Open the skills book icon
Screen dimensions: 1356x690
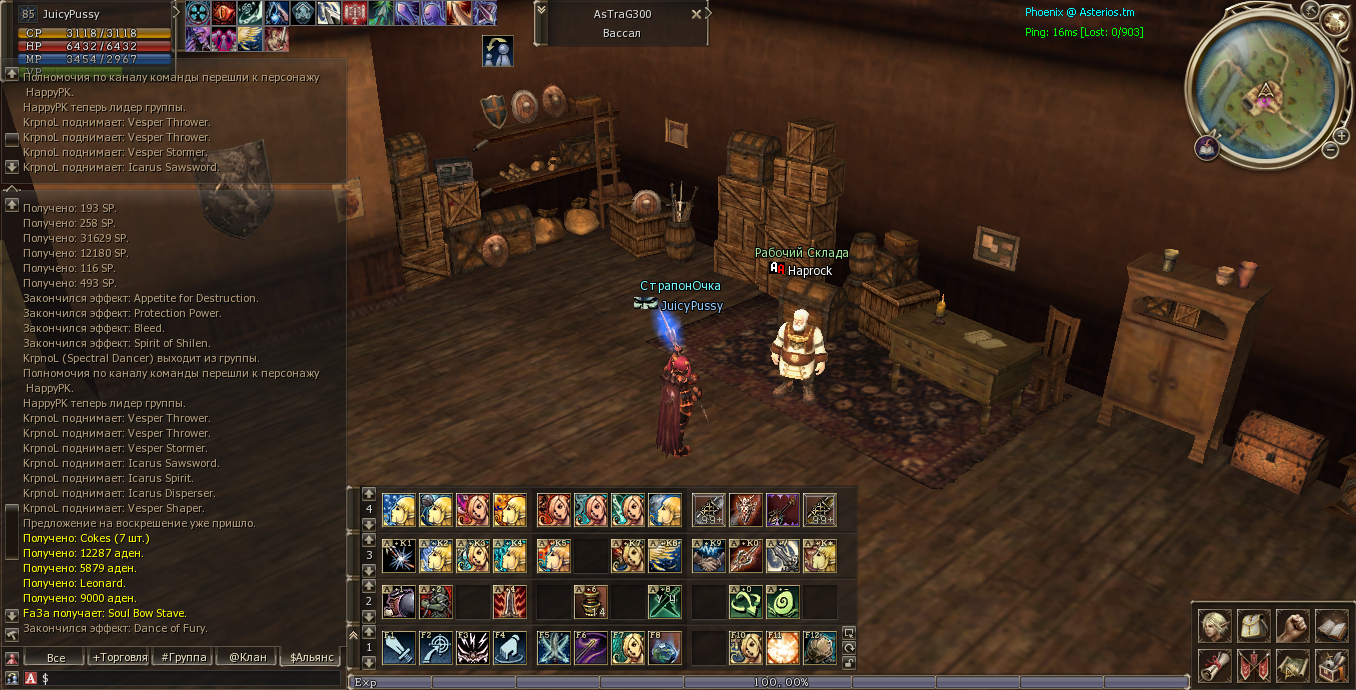click(1331, 626)
